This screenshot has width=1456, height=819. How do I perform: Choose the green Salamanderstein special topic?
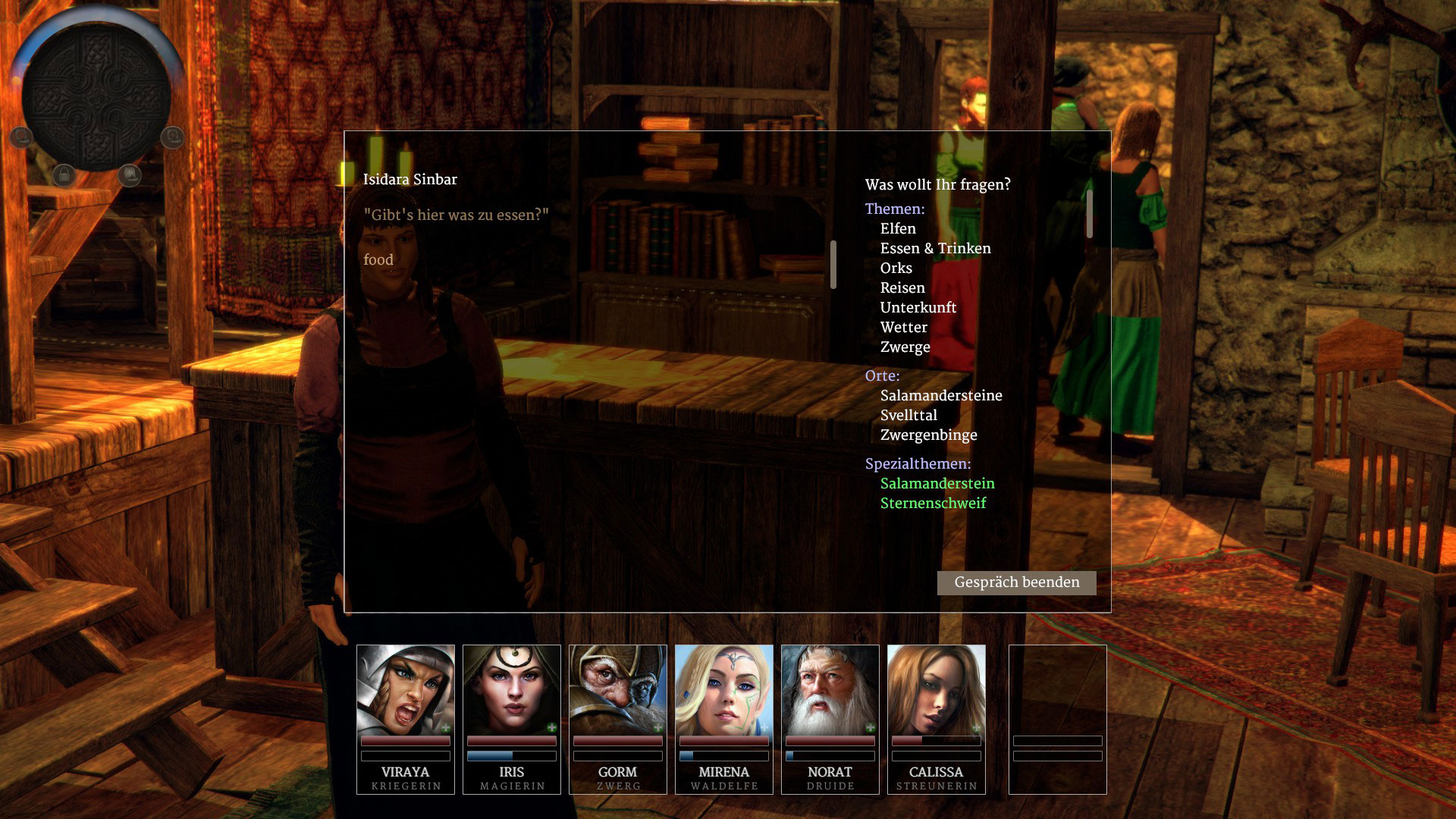point(937,484)
